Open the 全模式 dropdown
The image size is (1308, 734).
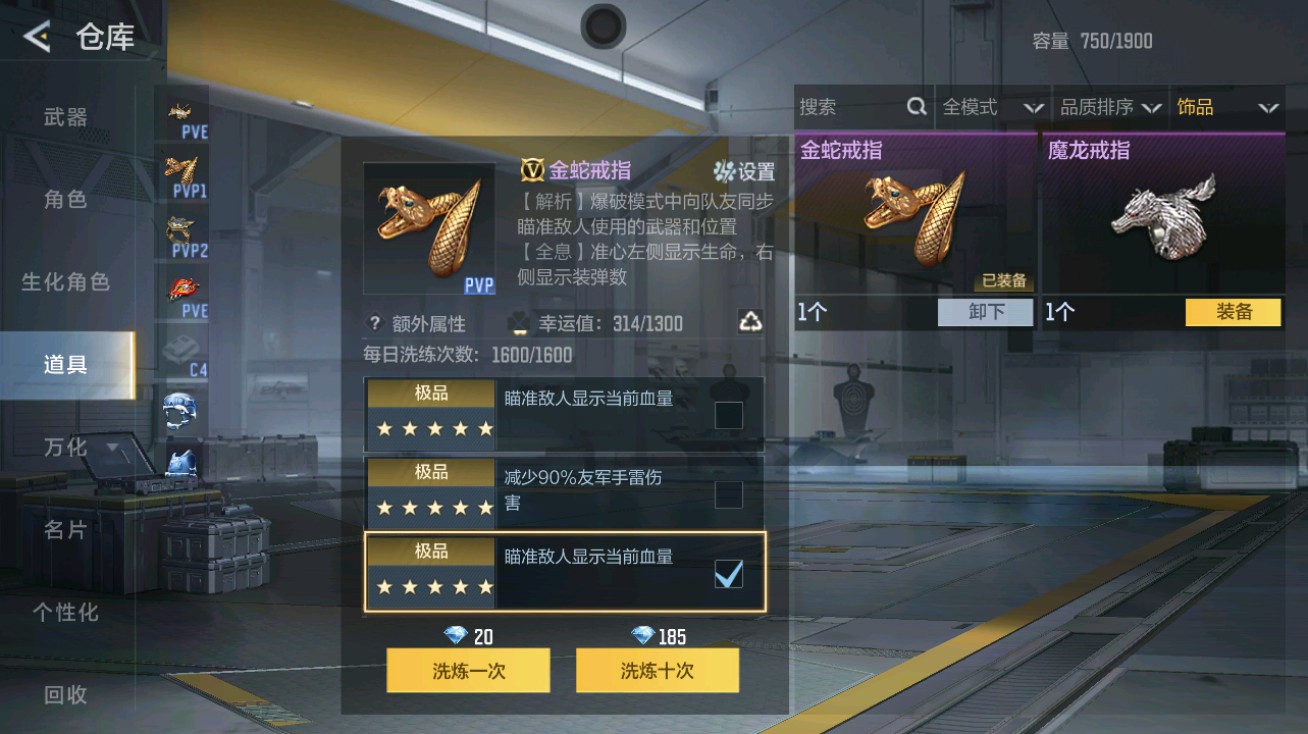[990, 107]
